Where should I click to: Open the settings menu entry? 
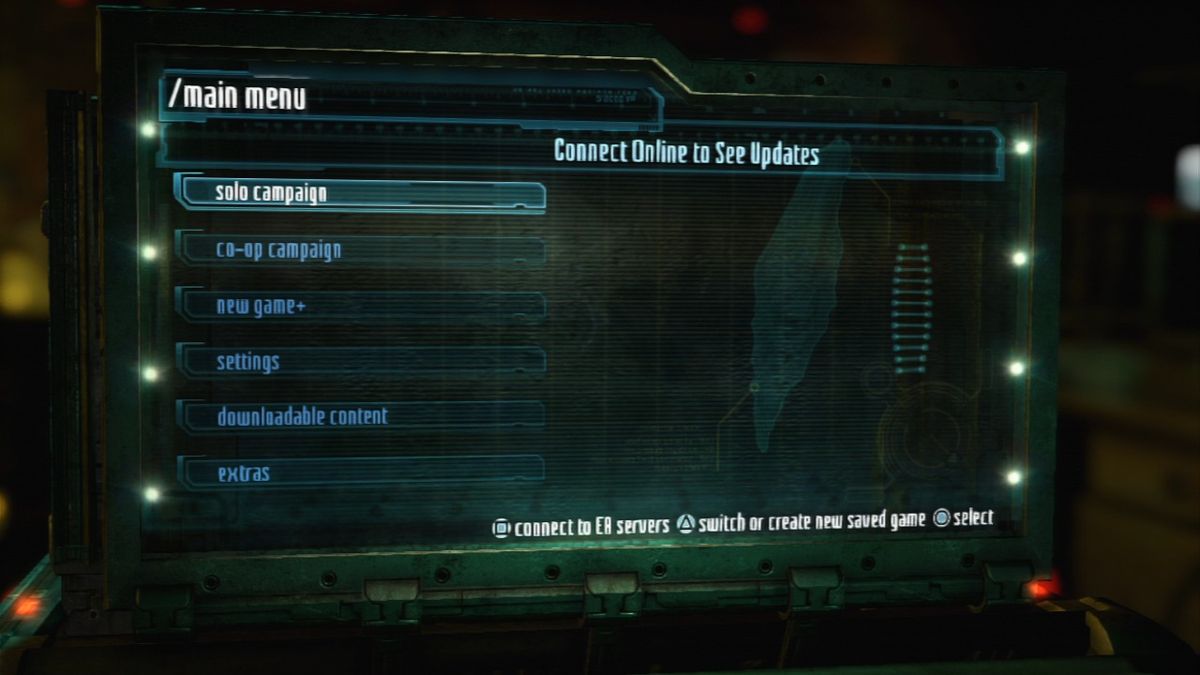360,361
